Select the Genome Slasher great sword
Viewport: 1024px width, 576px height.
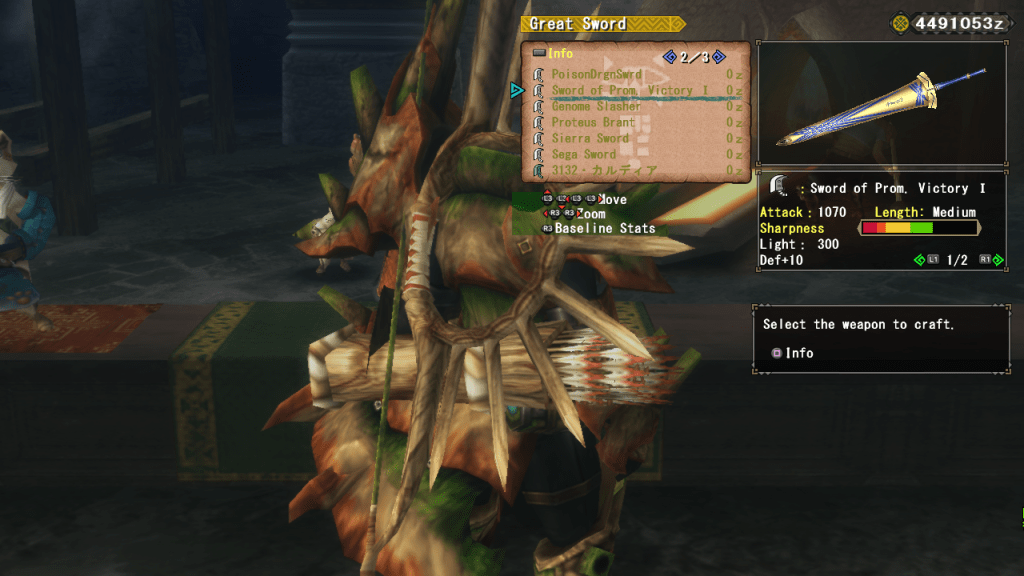(596, 106)
